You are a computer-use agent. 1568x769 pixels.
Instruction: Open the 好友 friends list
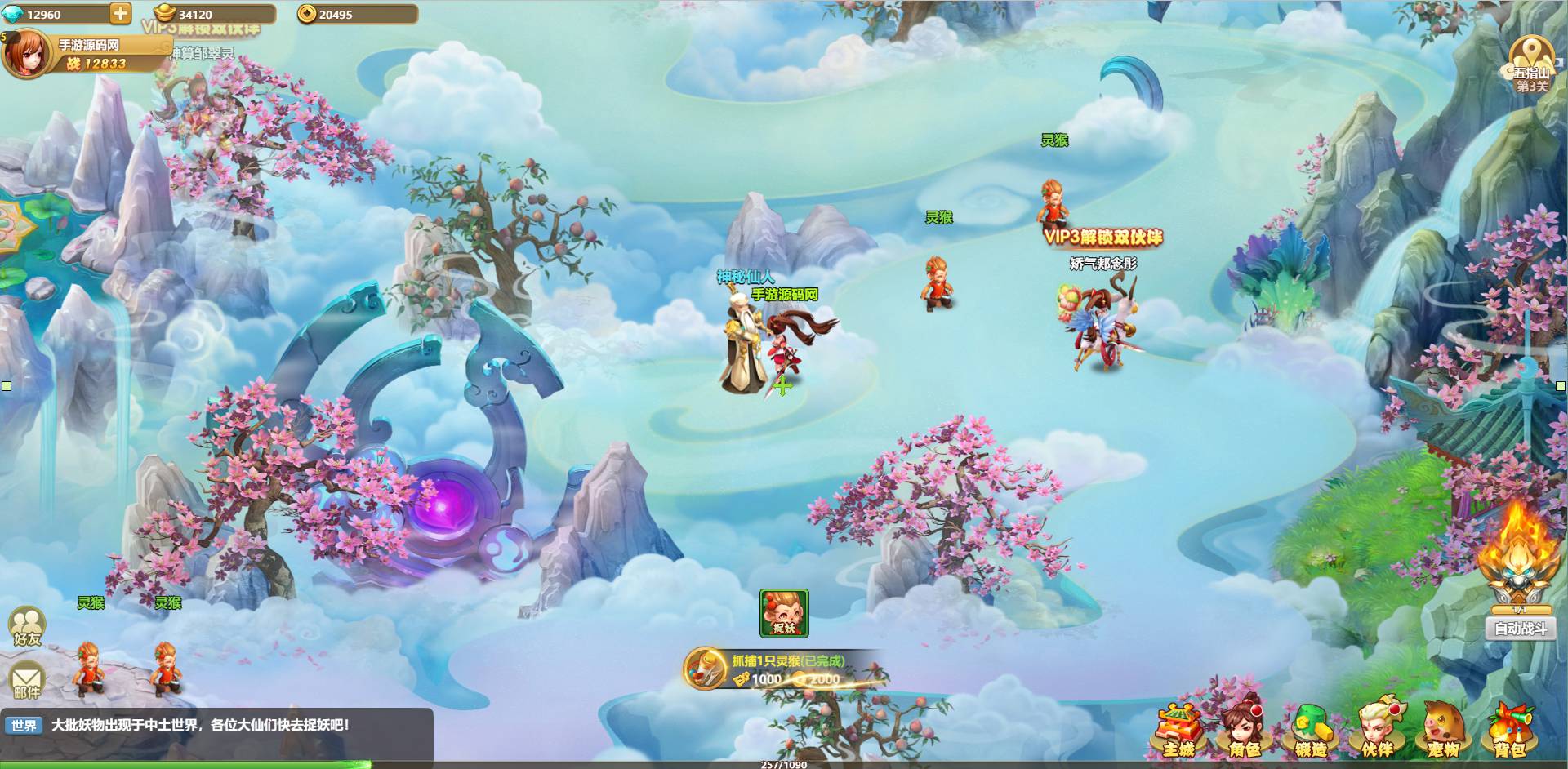click(27, 627)
